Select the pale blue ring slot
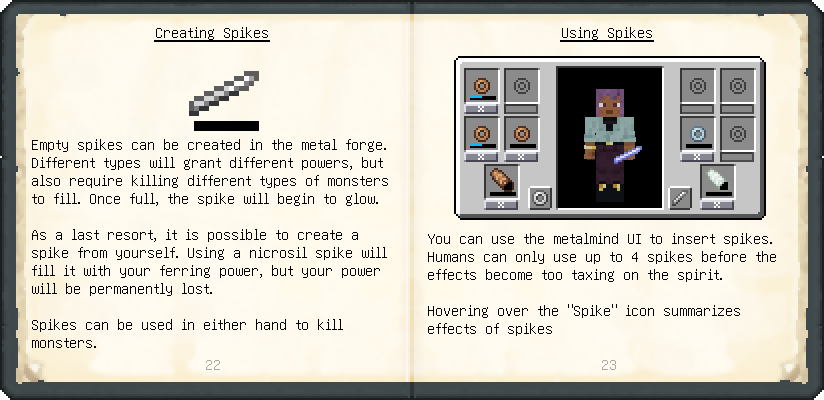The width and height of the screenshot is (824, 400). pos(697,134)
